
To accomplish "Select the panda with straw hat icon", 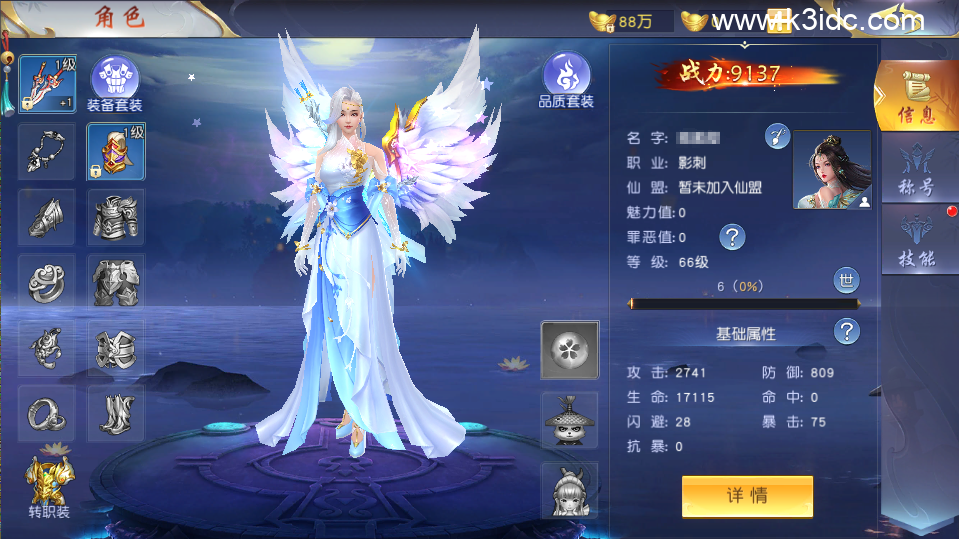I will click(570, 420).
